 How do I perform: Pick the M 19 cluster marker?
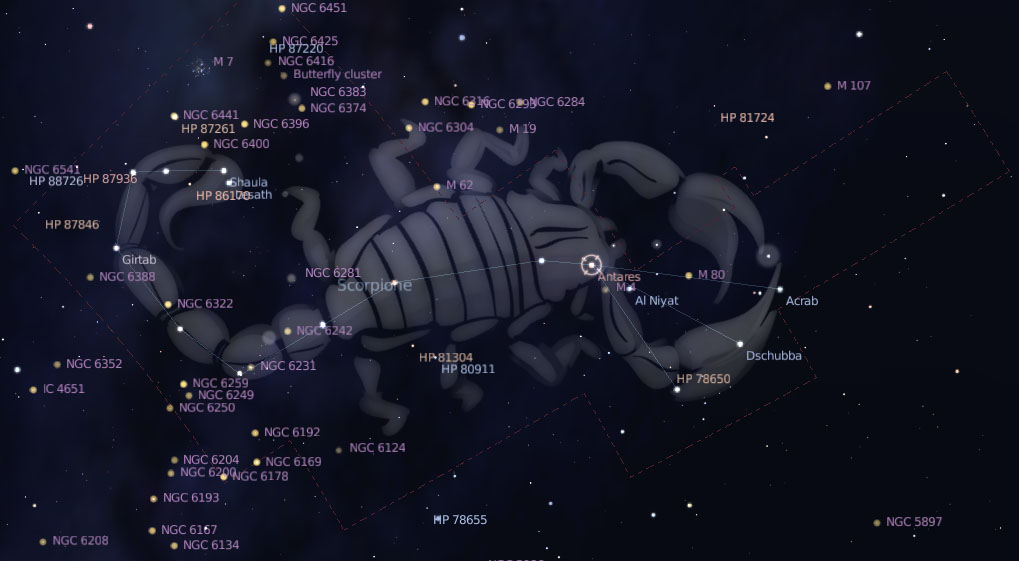[500, 129]
